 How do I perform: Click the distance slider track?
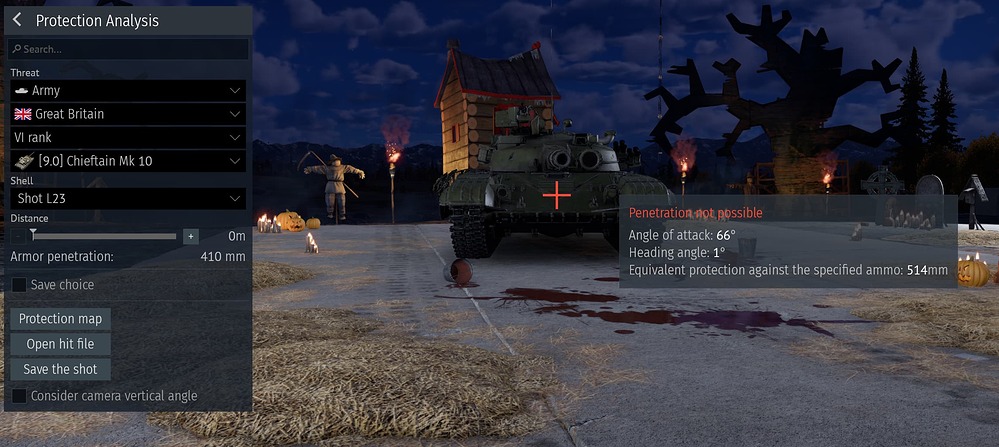coord(105,236)
